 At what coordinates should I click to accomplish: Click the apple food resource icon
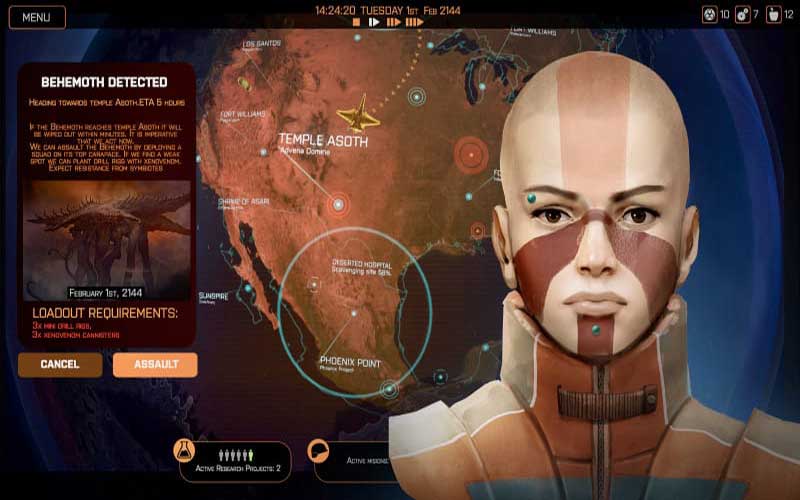point(774,14)
